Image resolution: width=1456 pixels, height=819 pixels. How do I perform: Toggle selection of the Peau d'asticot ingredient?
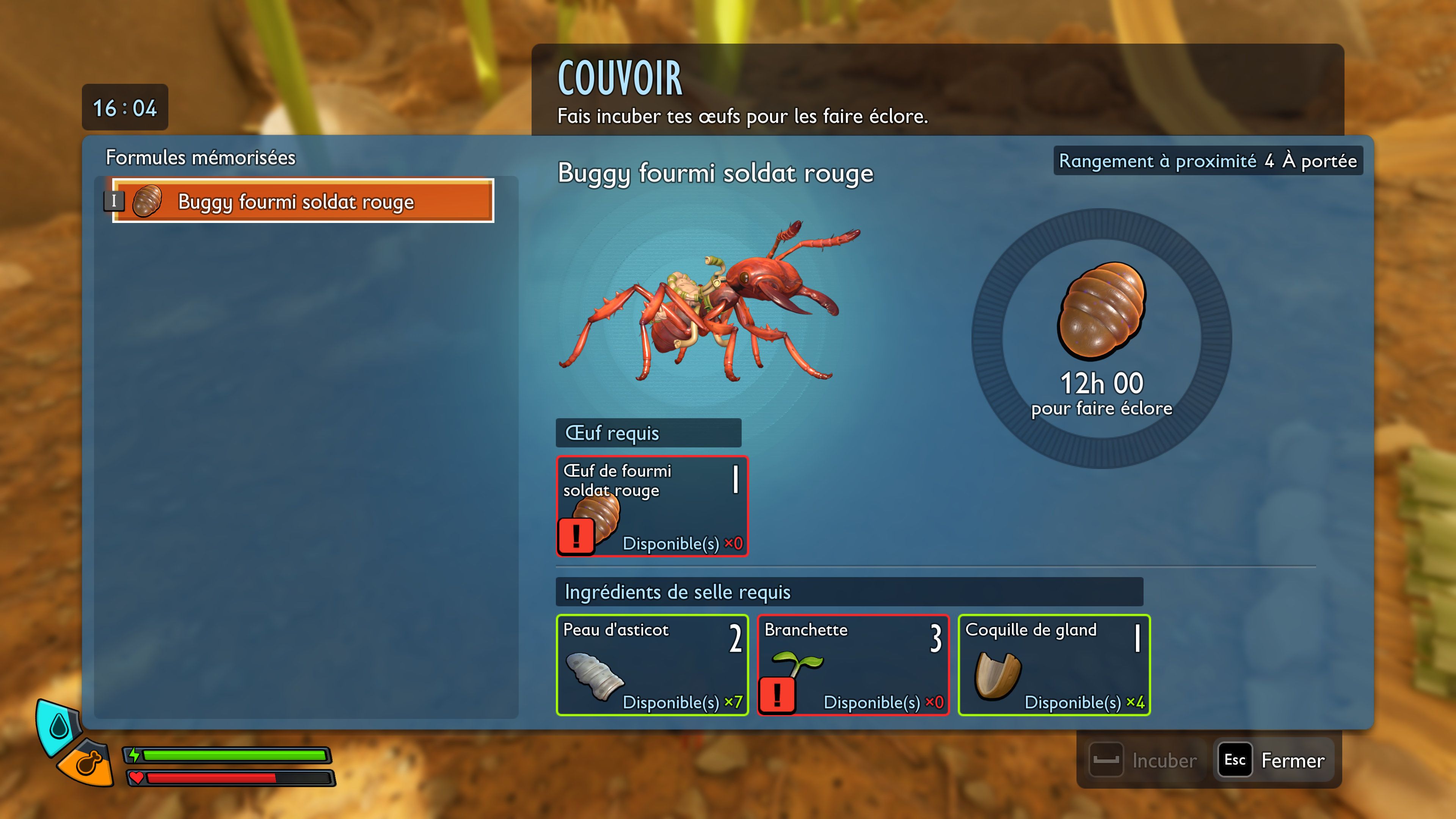[653, 665]
